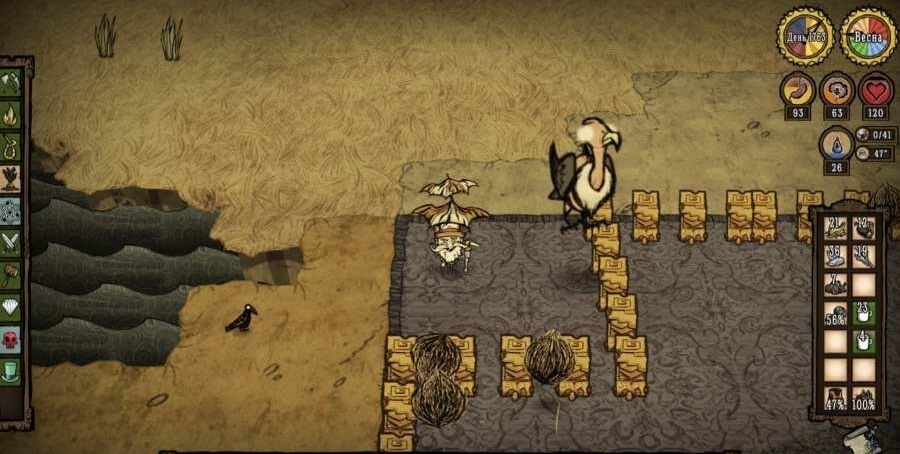Select the item at 56% durability
The width and height of the screenshot is (900, 454).
coord(836,314)
